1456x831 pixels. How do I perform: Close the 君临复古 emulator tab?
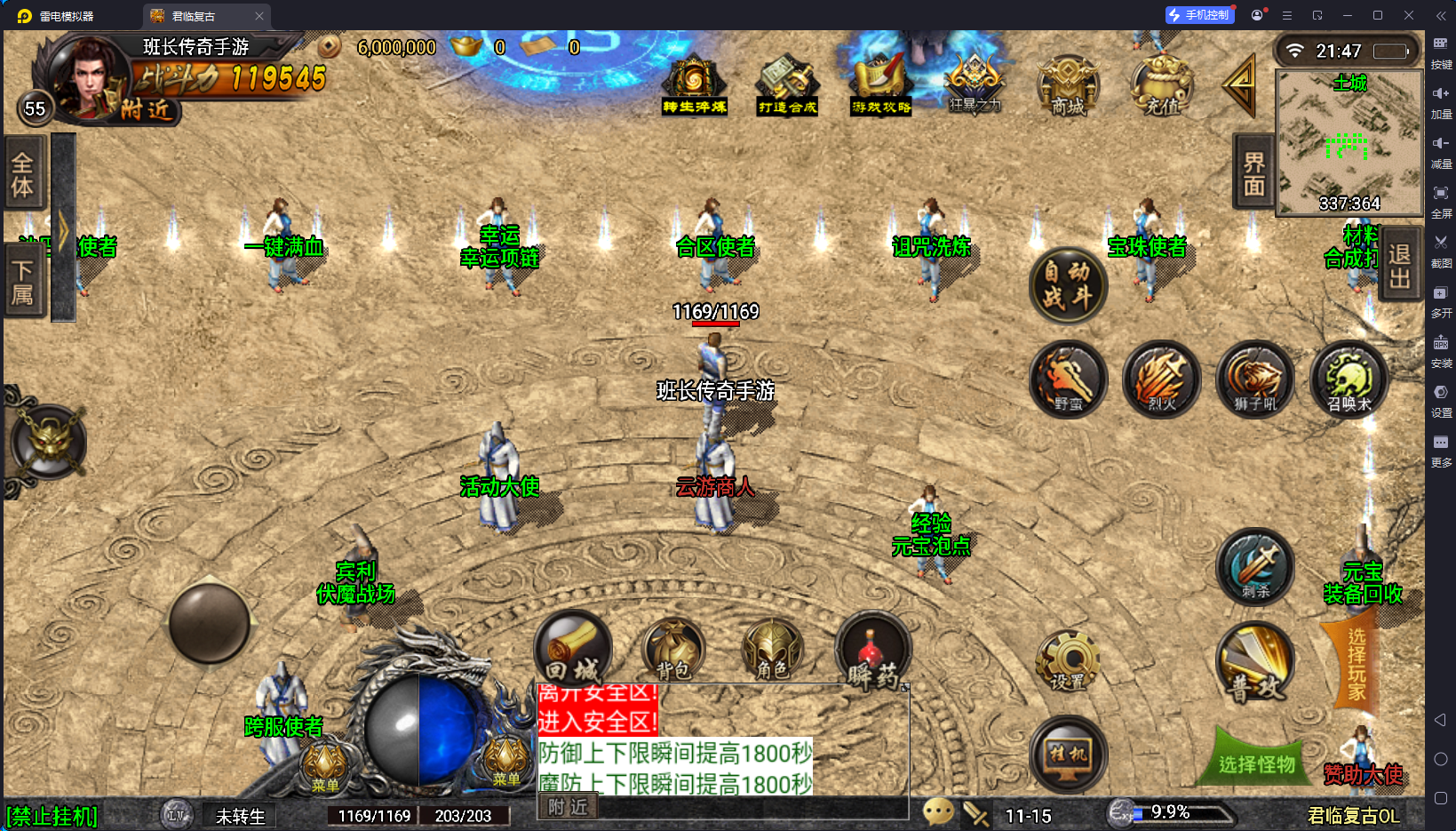259,16
